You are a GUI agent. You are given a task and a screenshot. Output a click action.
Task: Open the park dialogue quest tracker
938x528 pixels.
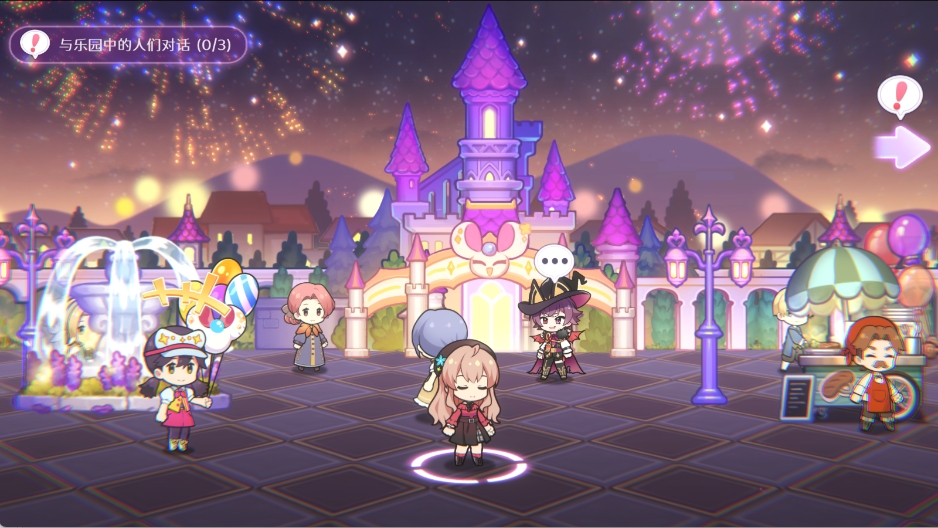tap(128, 45)
